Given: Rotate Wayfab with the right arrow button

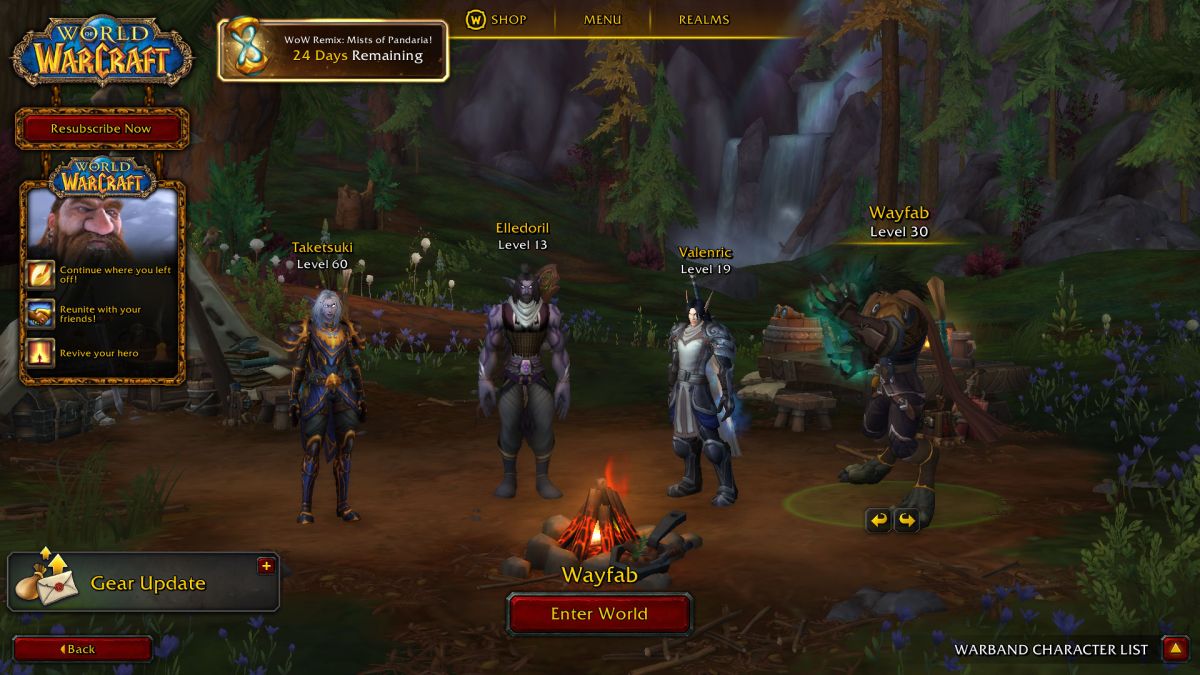Looking at the screenshot, I should (x=906, y=520).
